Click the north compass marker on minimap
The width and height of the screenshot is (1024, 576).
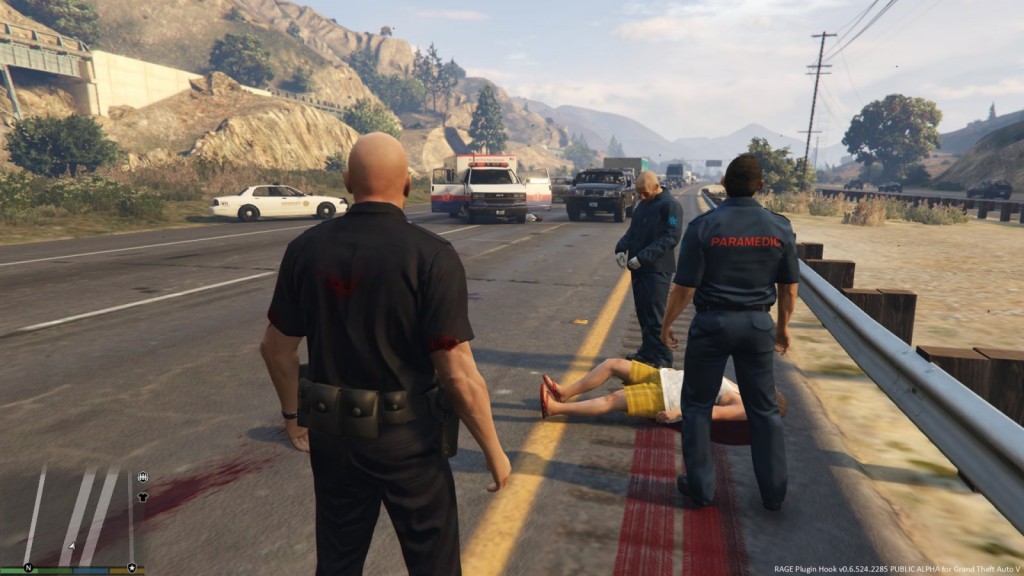(x=28, y=567)
